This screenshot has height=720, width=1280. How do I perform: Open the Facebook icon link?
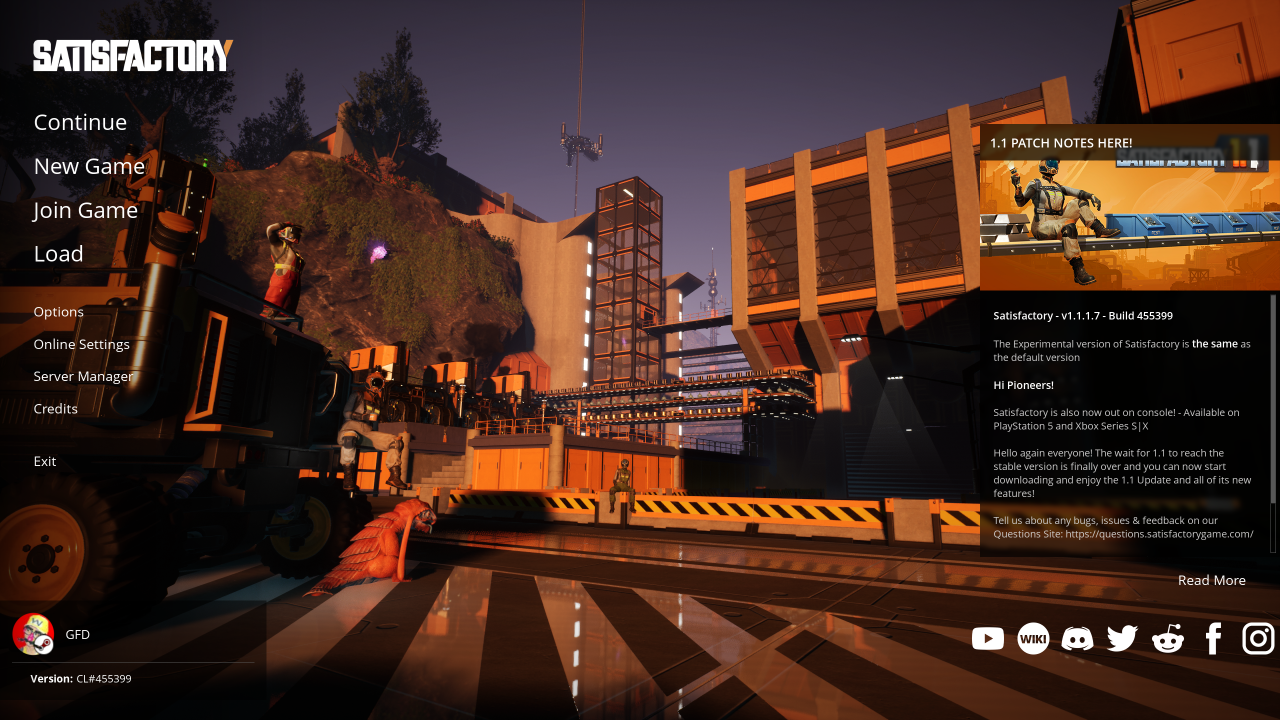tap(1213, 638)
